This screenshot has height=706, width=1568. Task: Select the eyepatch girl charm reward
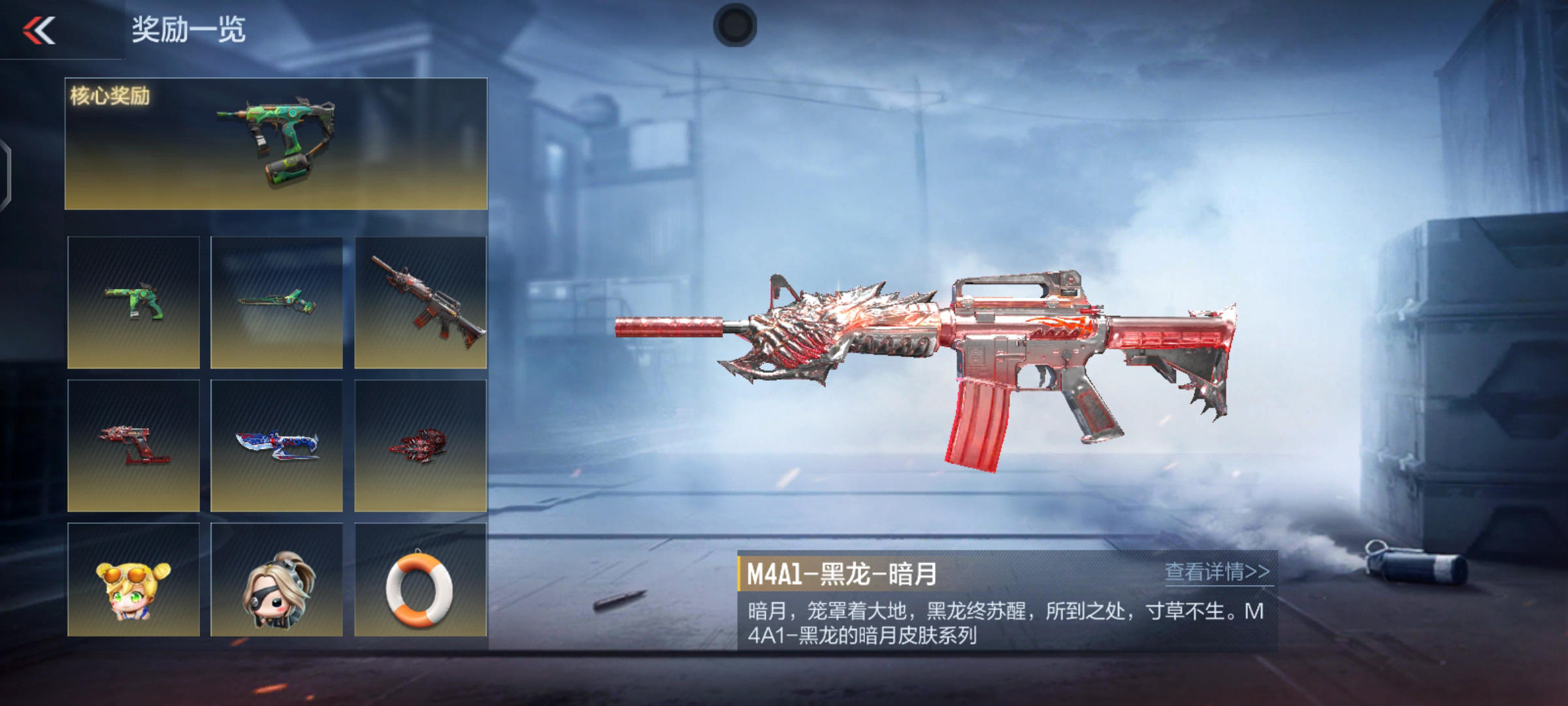point(276,580)
